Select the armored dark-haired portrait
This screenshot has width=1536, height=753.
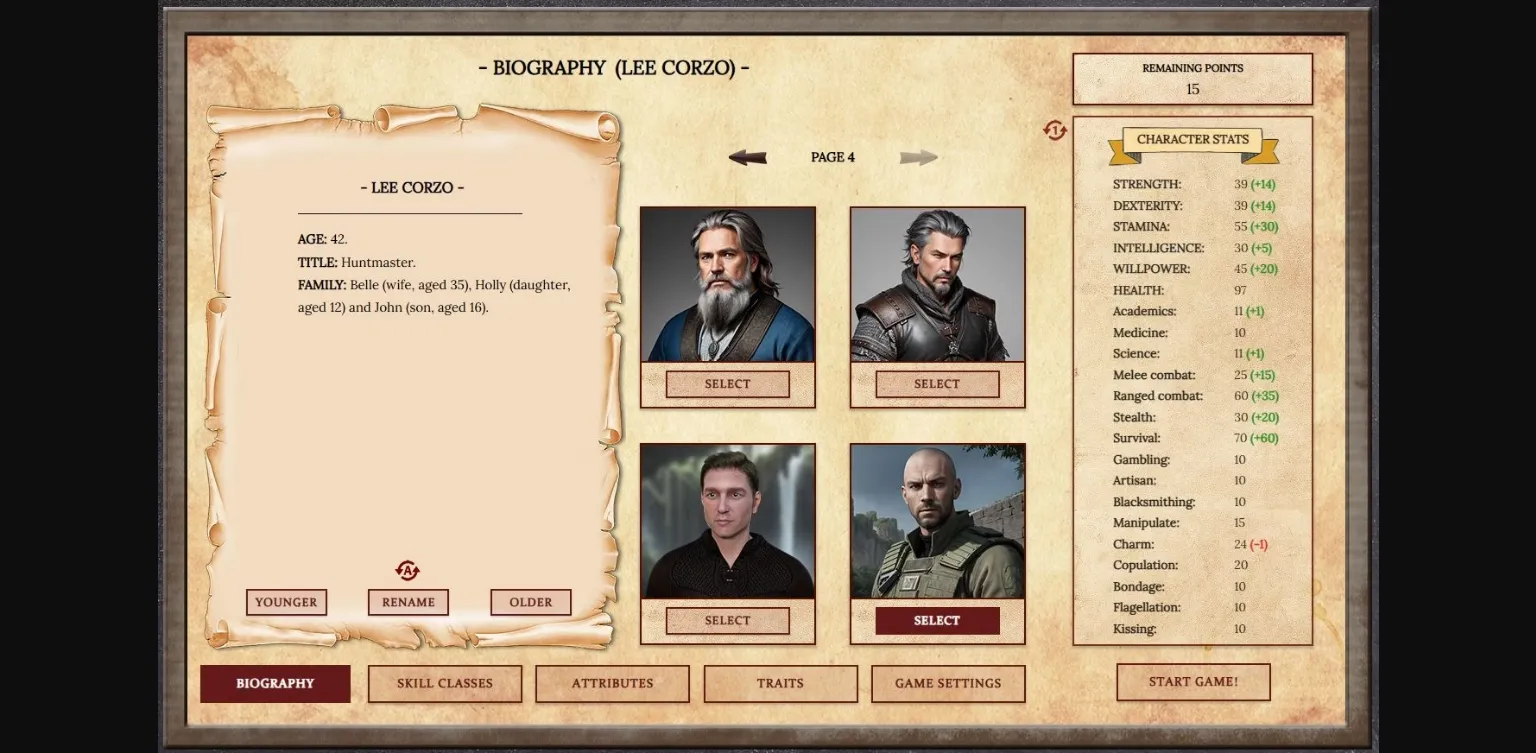click(x=936, y=383)
